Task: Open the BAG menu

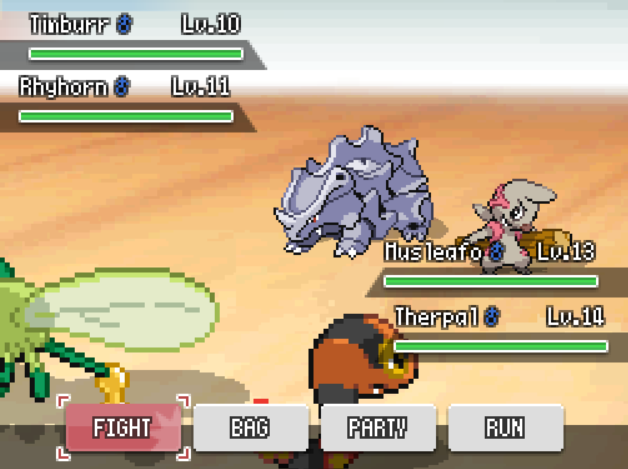Action: pos(250,428)
